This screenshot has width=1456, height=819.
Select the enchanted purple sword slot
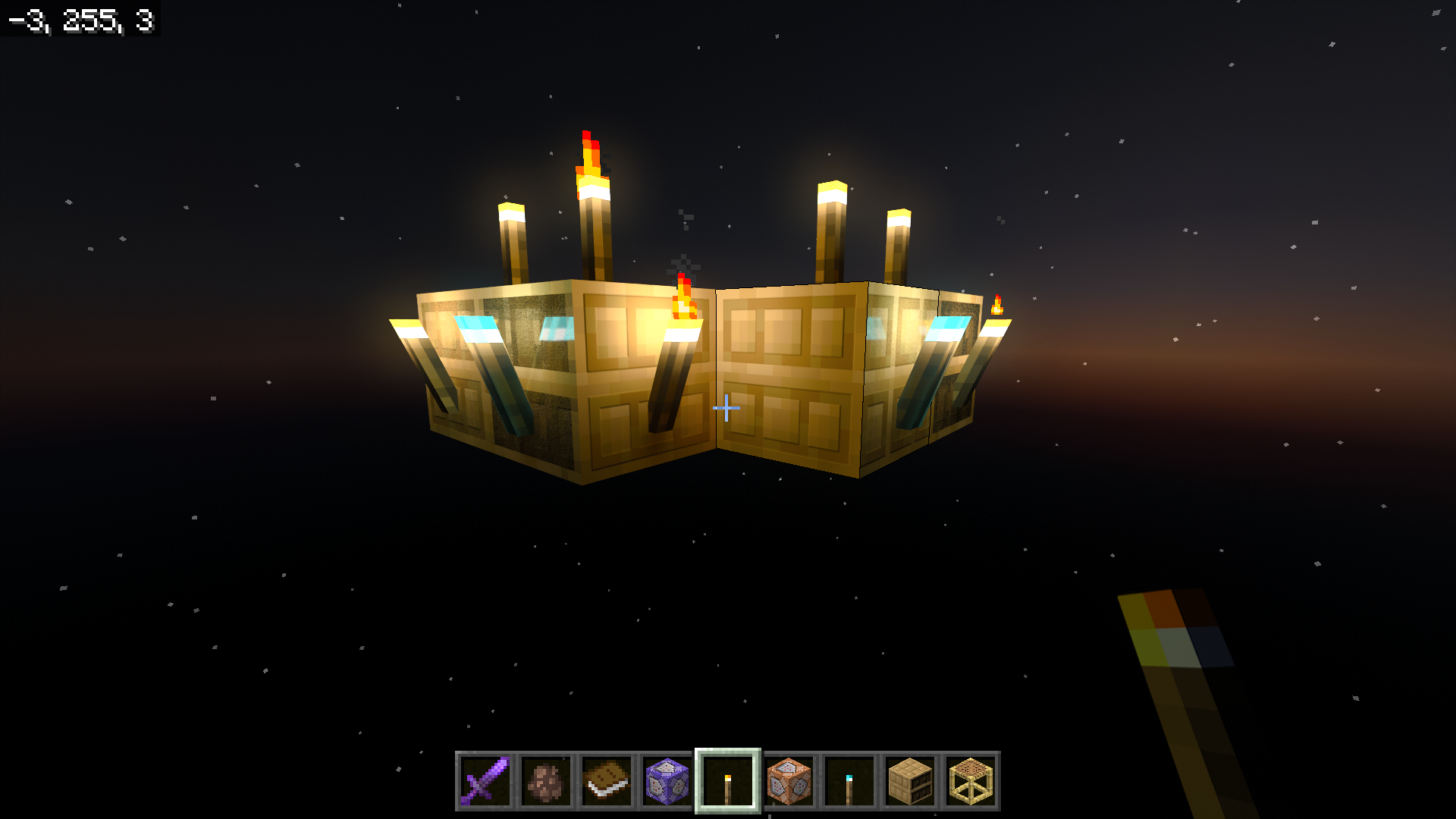tap(485, 781)
